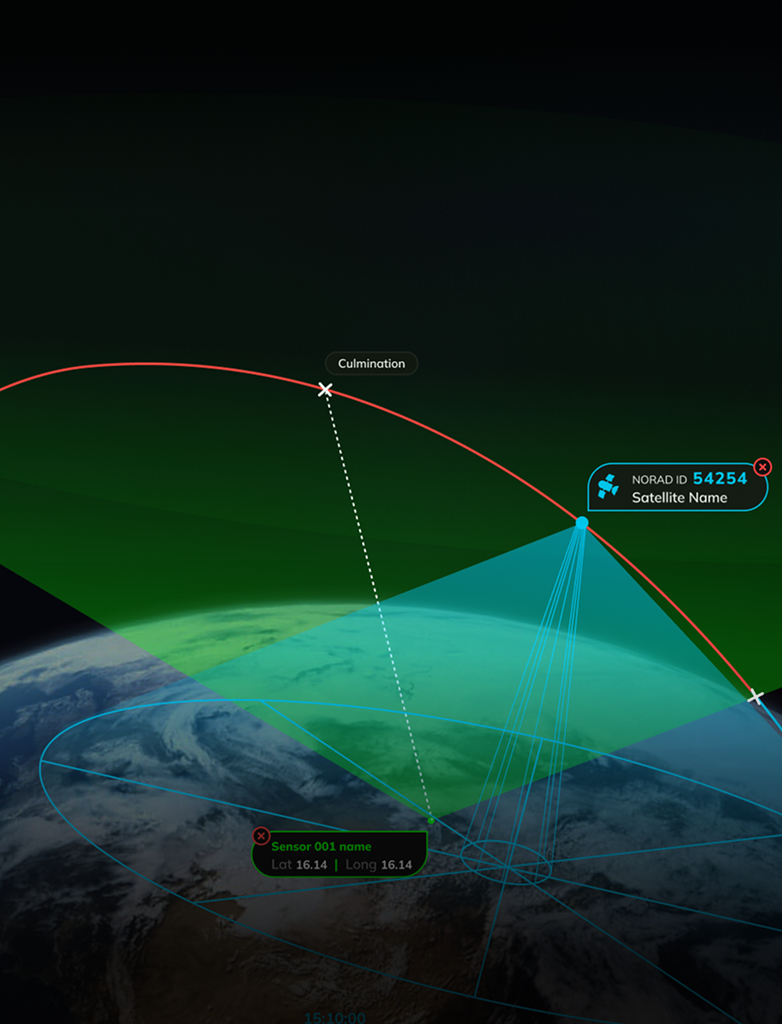Screen dimensions: 782x1024
Task: Select the green sensor location dot
Action: pos(431,821)
